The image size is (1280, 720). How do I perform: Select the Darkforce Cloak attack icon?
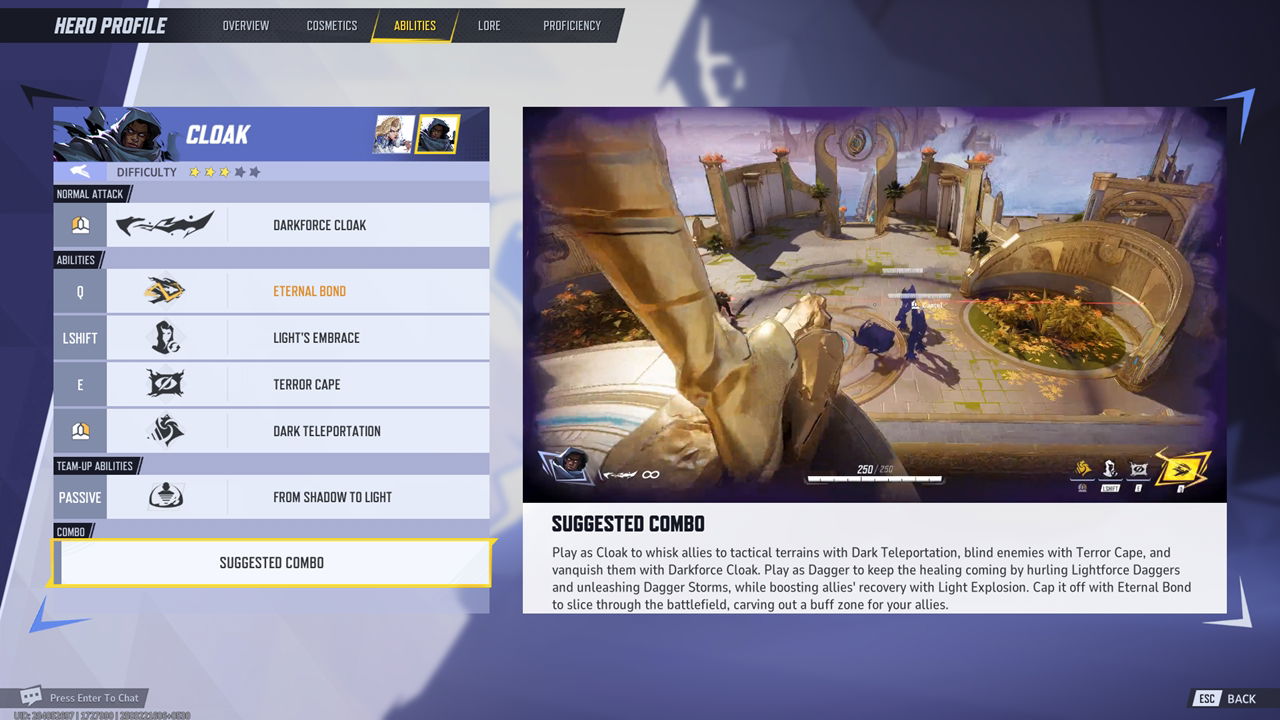pyautogui.click(x=165, y=224)
